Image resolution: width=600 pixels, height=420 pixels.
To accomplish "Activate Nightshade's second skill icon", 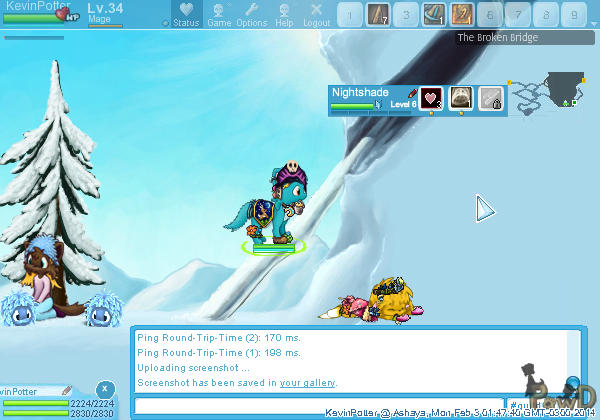I will click(x=460, y=98).
